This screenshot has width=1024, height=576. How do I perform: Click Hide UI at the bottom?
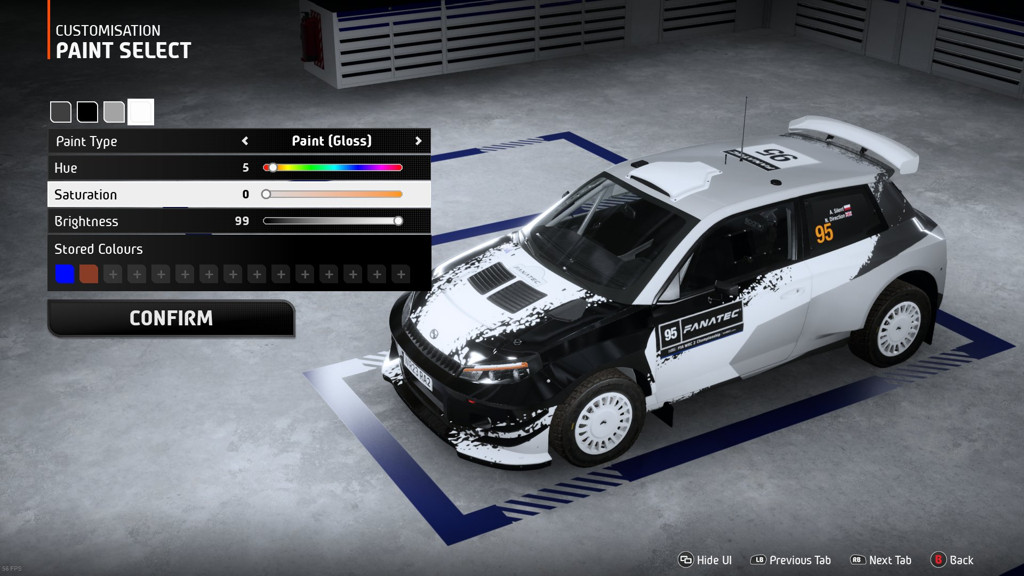click(705, 560)
